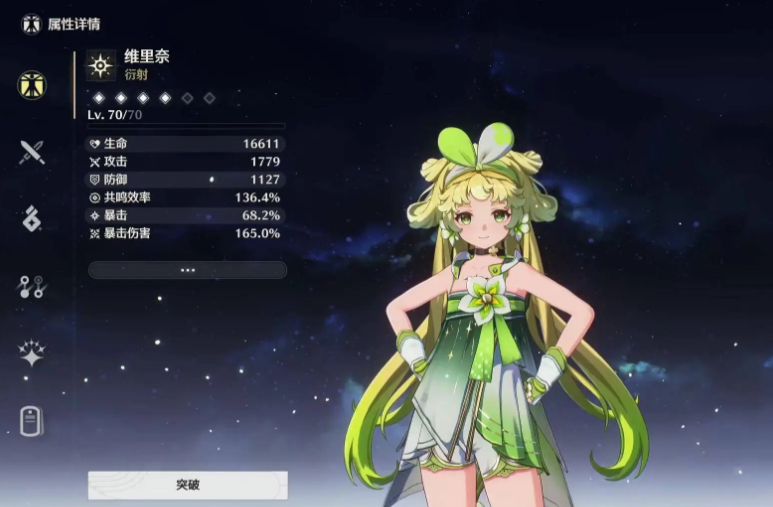Expand the attribute details with the ellipsis bar
773x507 pixels.
[x=187, y=270]
